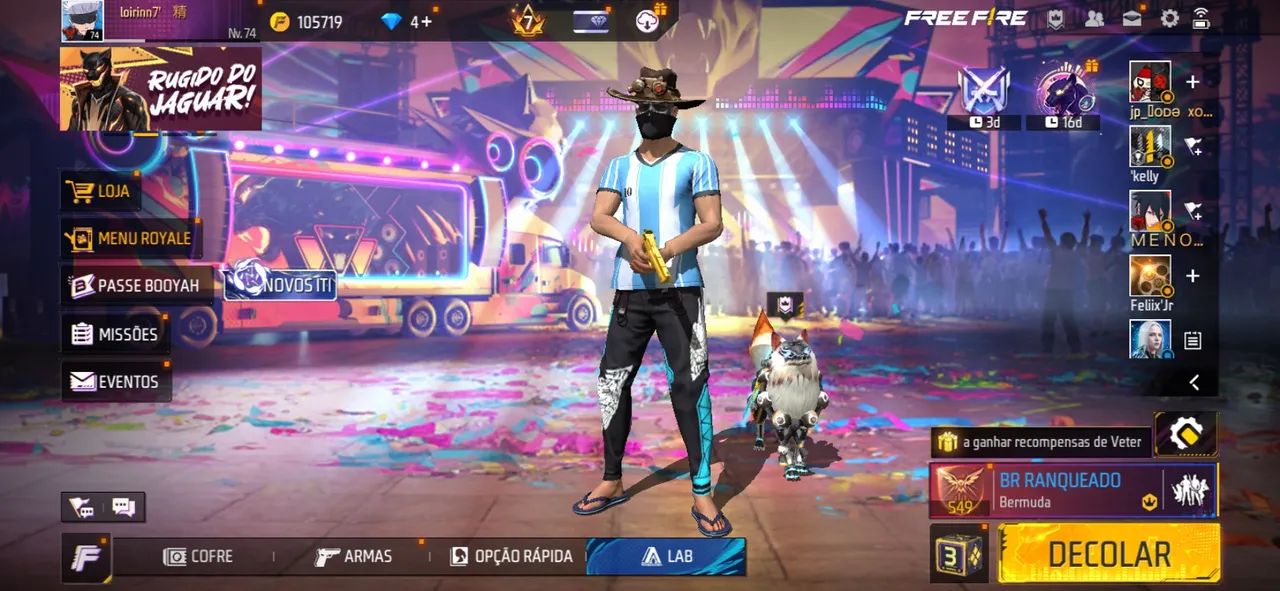1280x591 pixels.
Task: Open the LOJA shop menu
Action: click(101, 190)
